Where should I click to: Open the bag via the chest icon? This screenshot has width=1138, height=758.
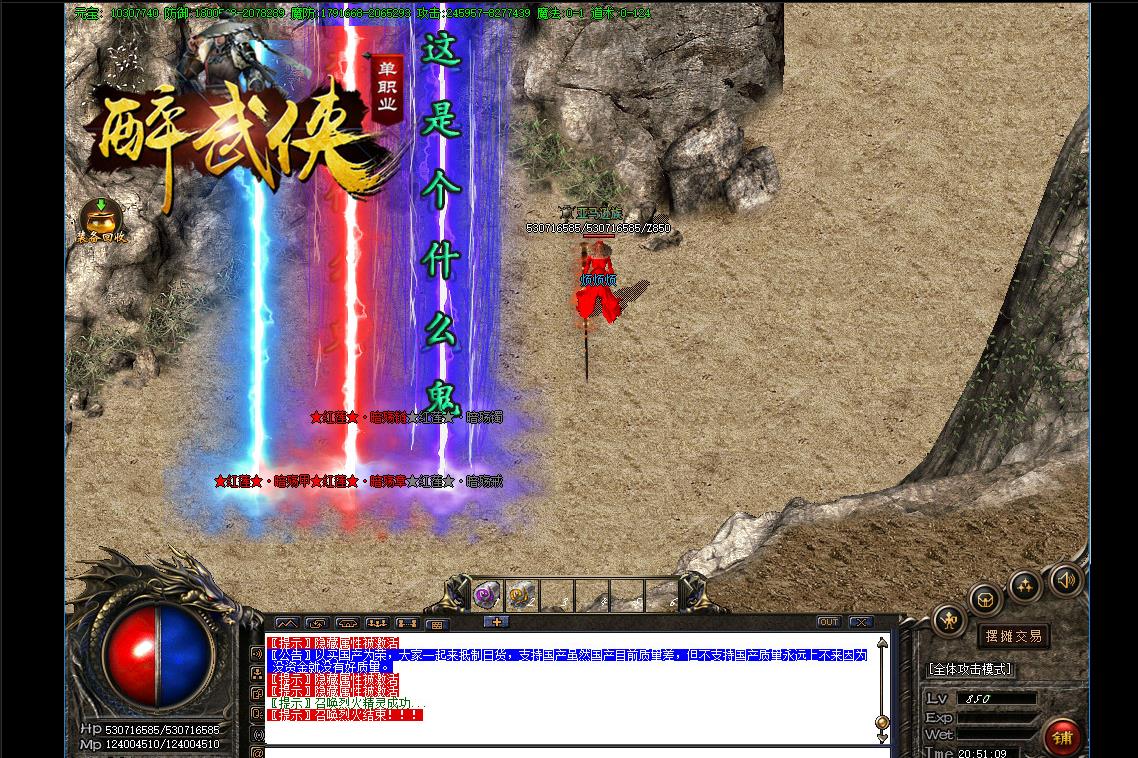point(986,600)
